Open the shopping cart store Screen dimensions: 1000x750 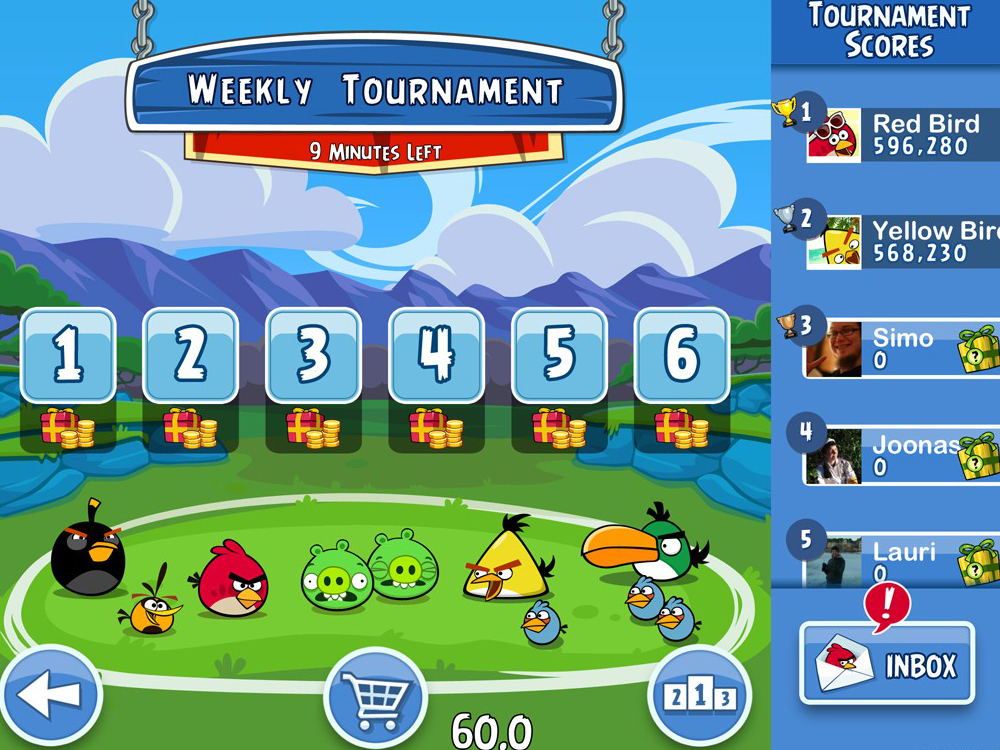point(376,694)
